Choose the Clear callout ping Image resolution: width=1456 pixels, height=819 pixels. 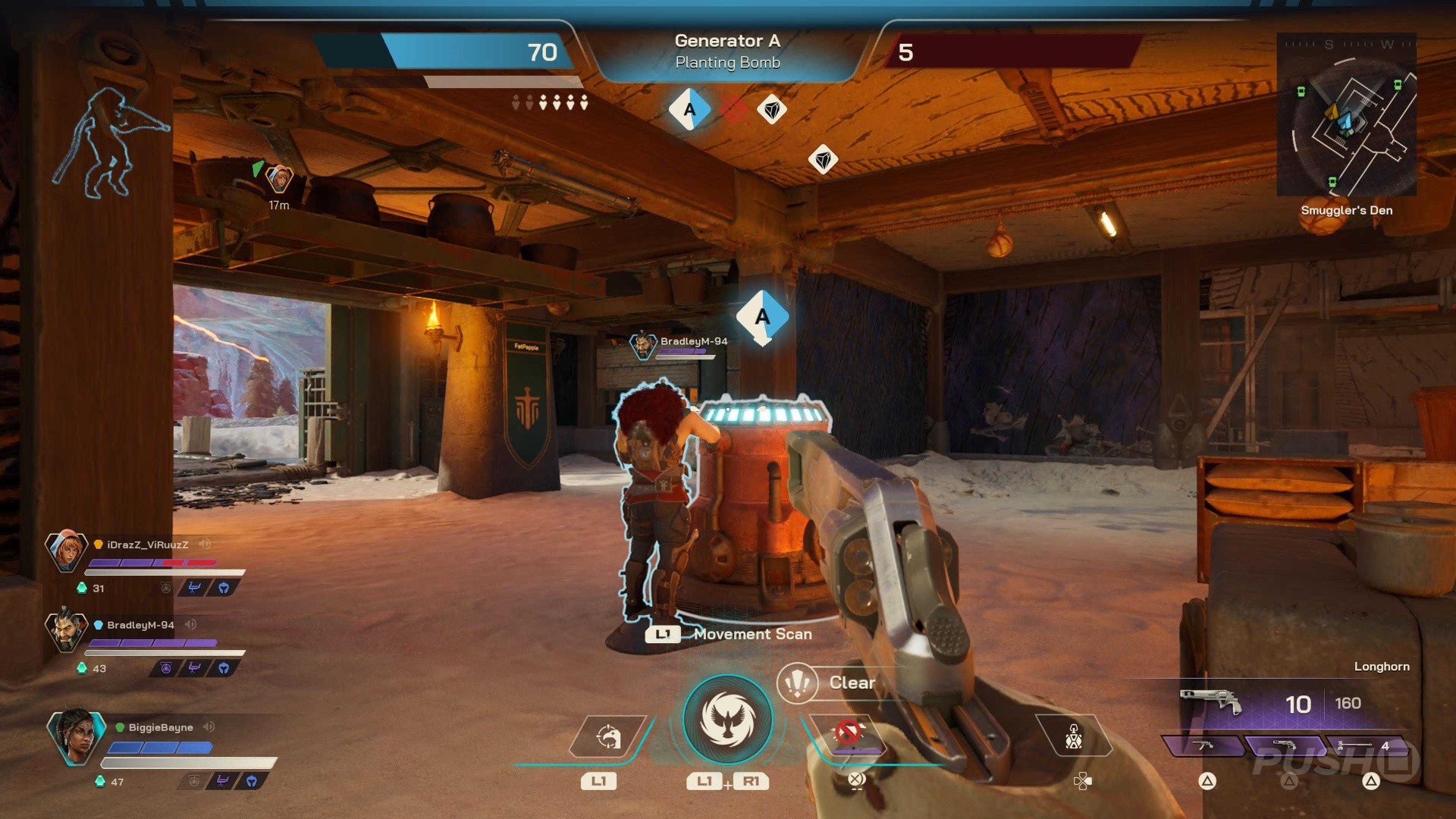tap(798, 683)
